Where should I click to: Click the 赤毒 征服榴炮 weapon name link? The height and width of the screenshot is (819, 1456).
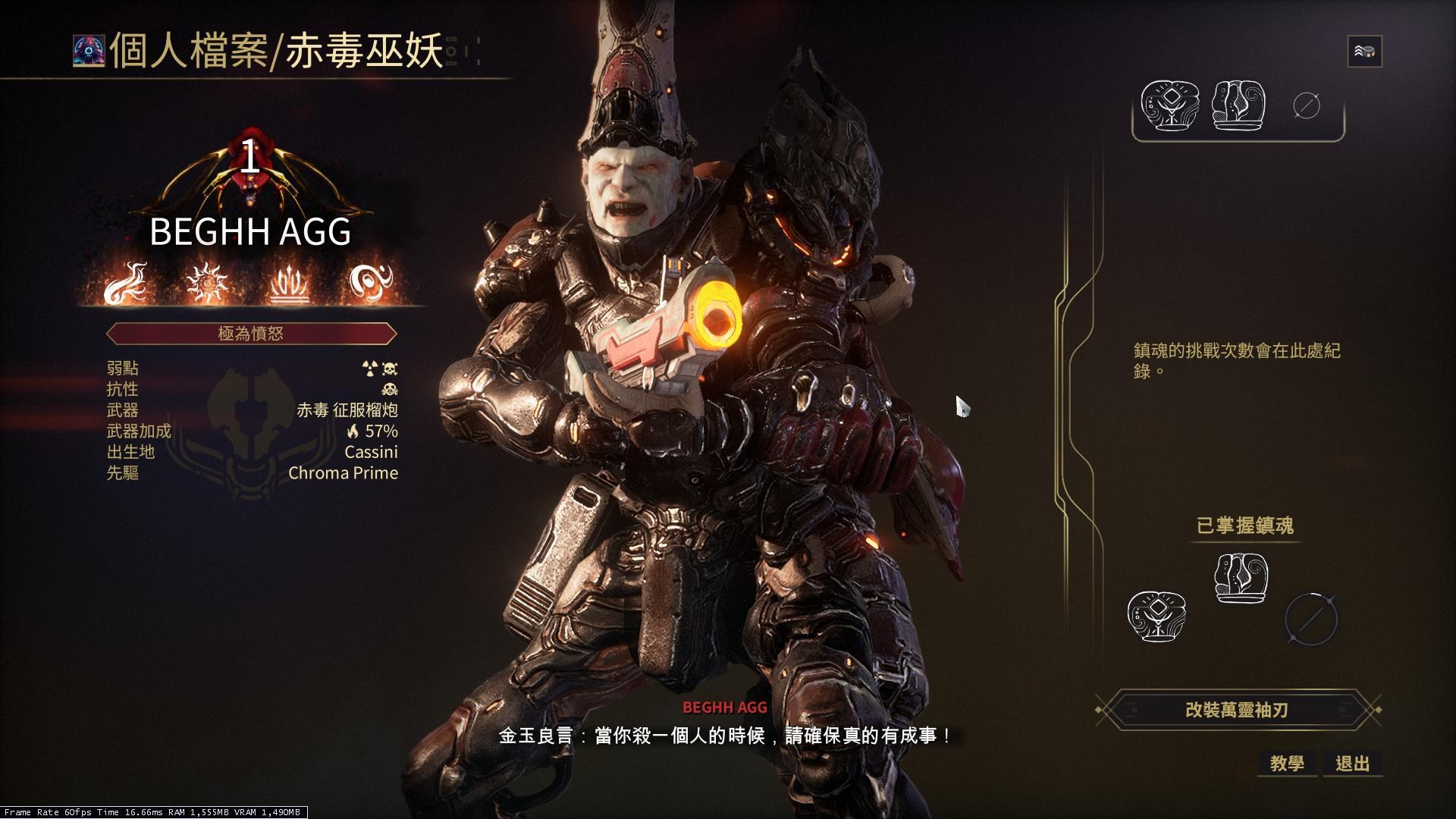click(x=346, y=410)
